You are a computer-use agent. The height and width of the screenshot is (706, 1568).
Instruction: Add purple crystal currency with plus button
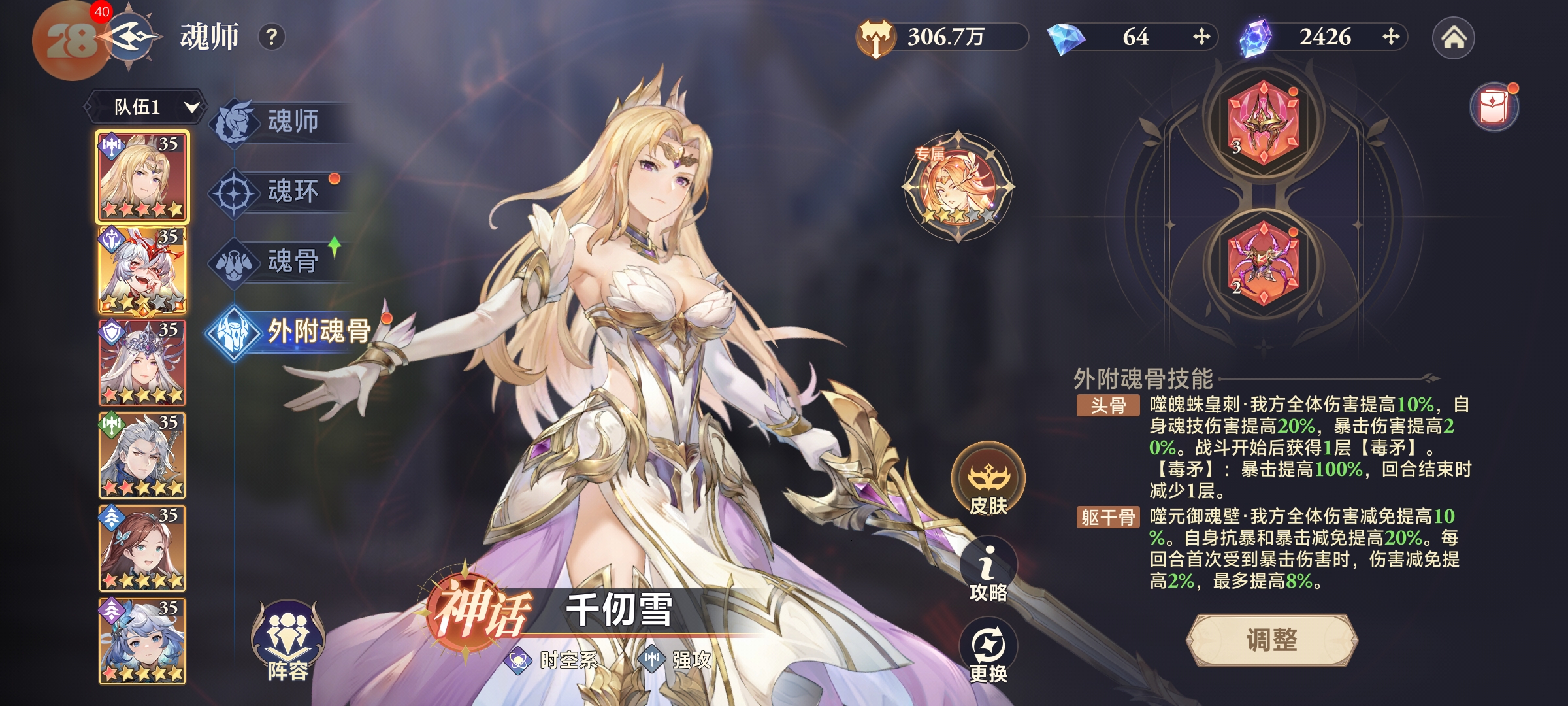(1390, 37)
